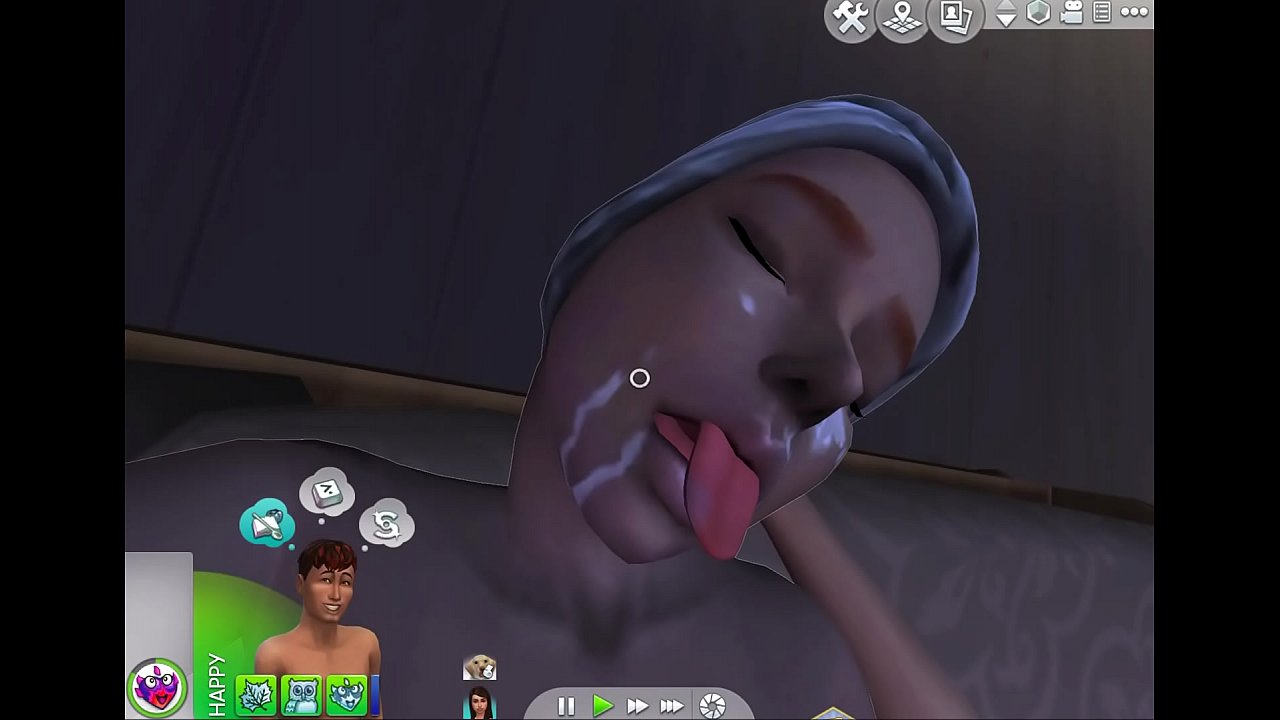This screenshot has height=720, width=1280.
Task: Take a screenshot with the aperture icon
Action: tap(711, 706)
